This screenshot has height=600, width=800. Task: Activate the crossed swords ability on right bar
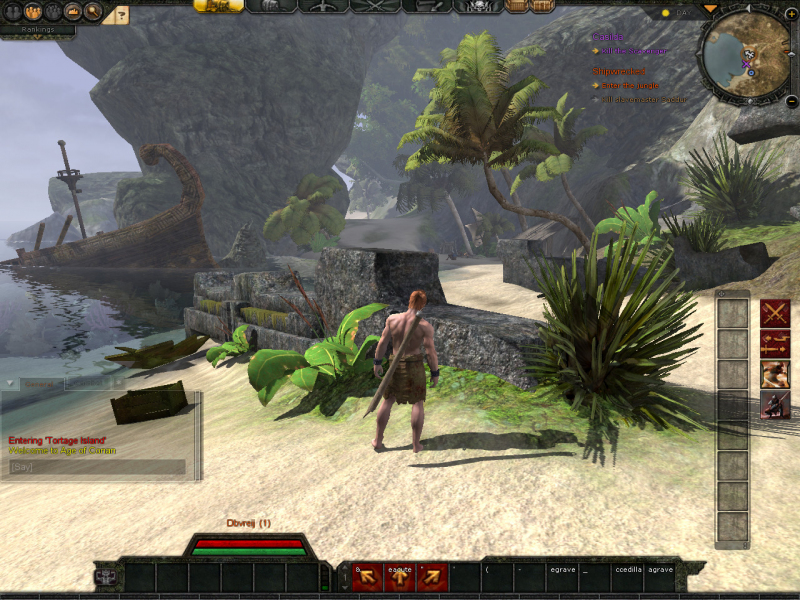pyautogui.click(x=775, y=313)
